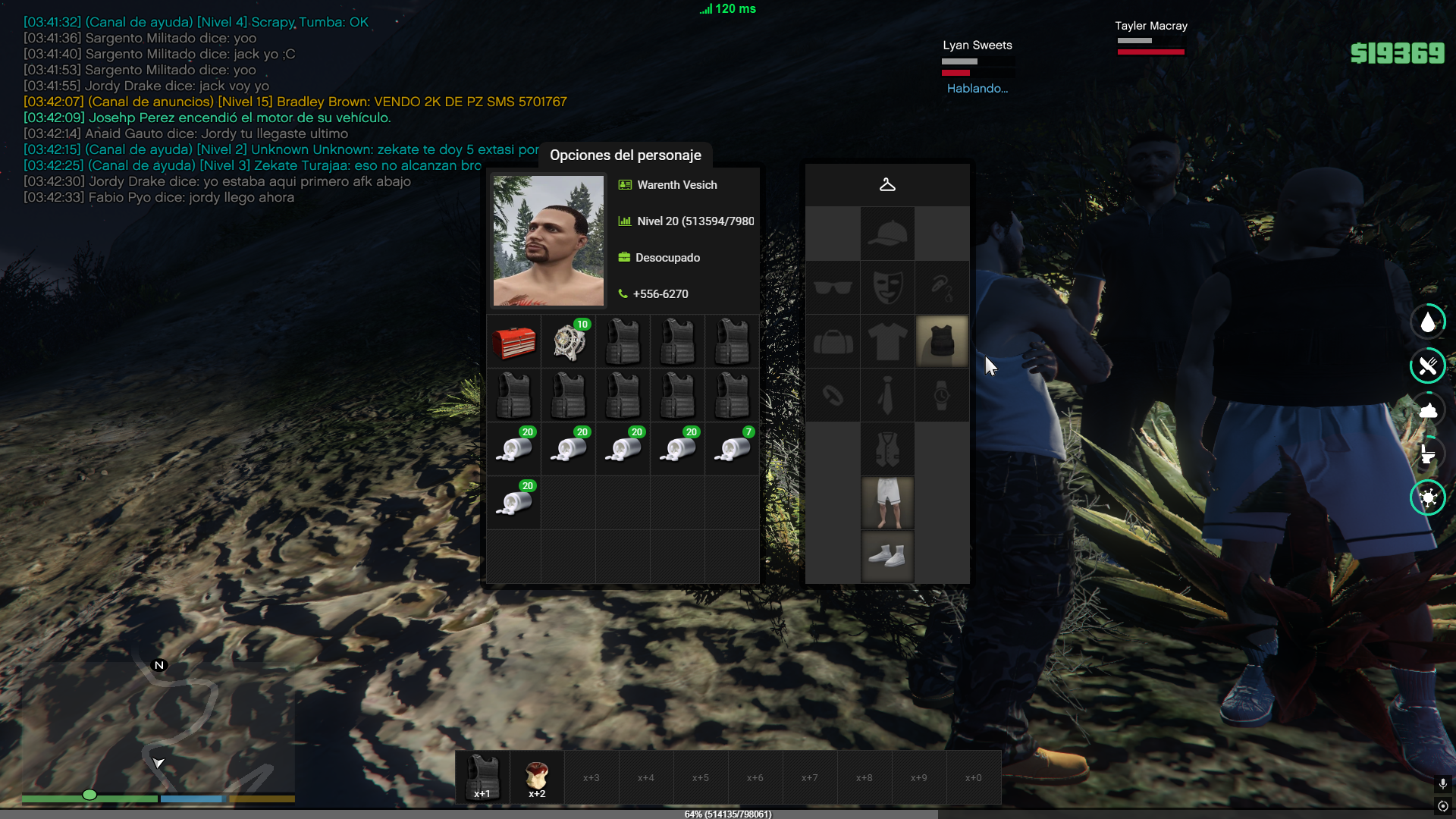The width and height of the screenshot is (1456, 819).
Task: Choose the t-shirt clothing slot
Action: pyautogui.click(x=887, y=342)
